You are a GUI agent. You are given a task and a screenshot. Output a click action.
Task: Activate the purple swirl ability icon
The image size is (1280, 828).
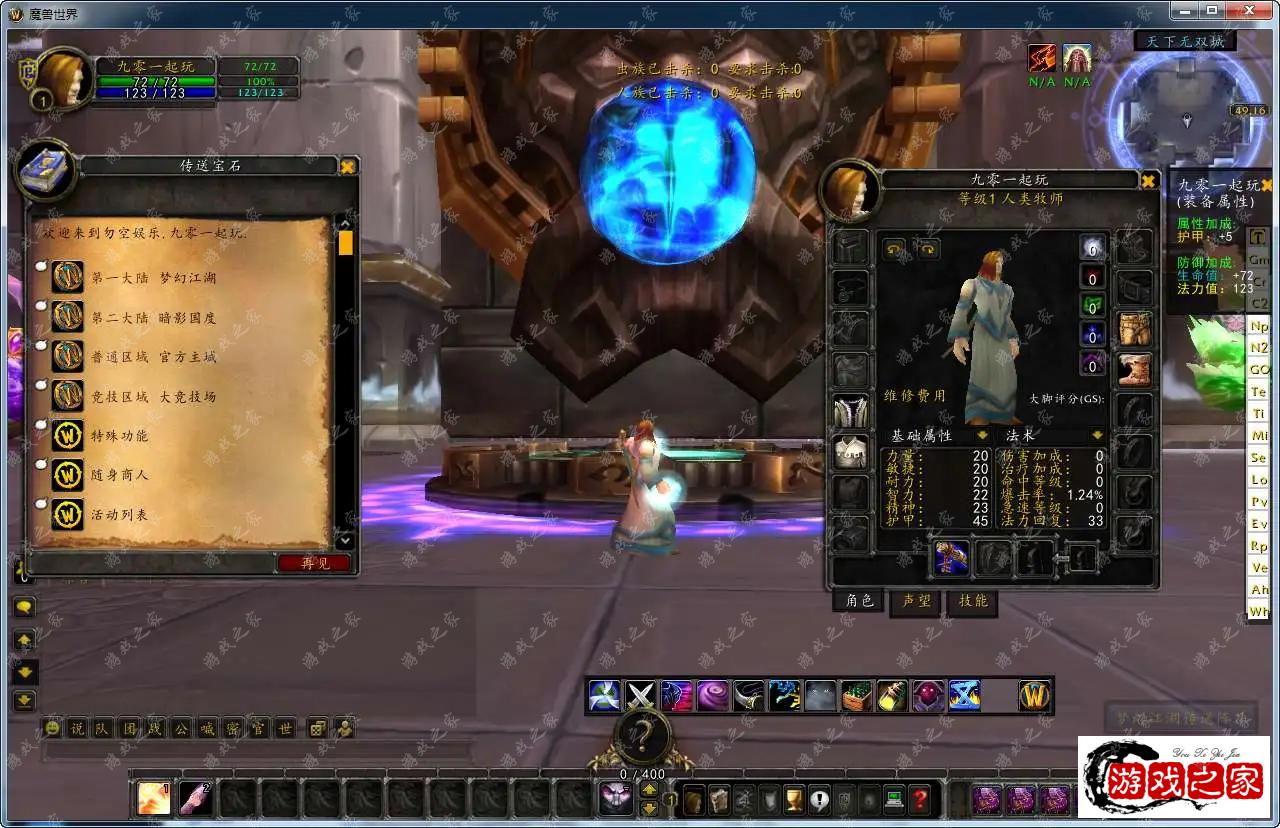click(x=713, y=696)
